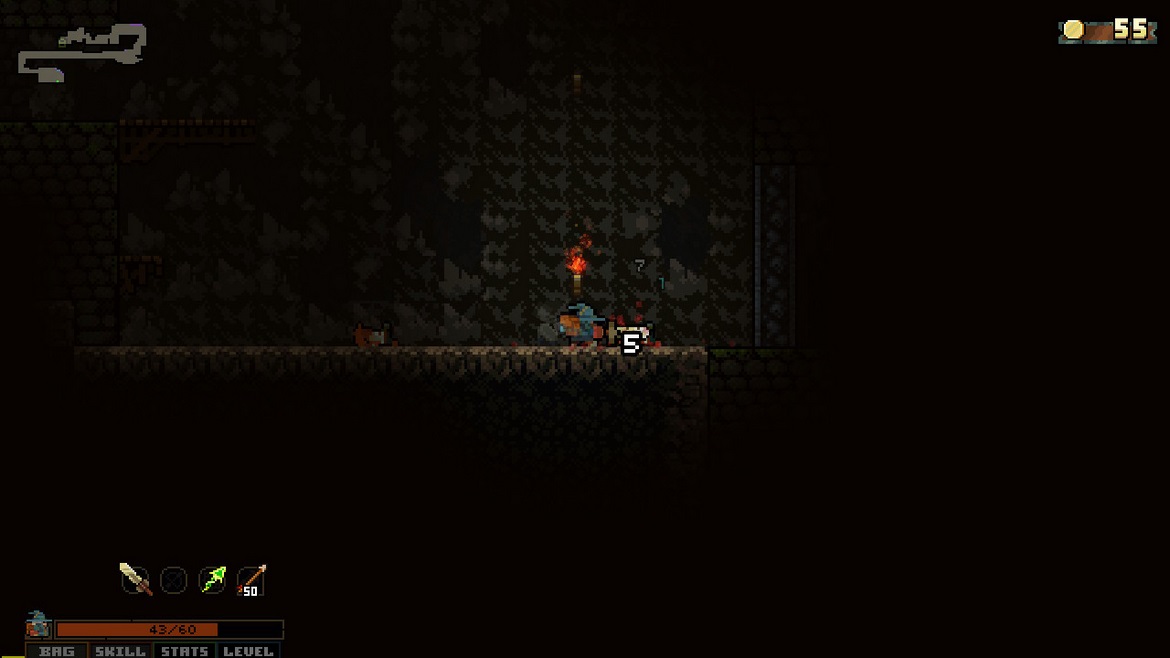Click the wizard character portrait
1170x658 pixels.
[x=38, y=625]
